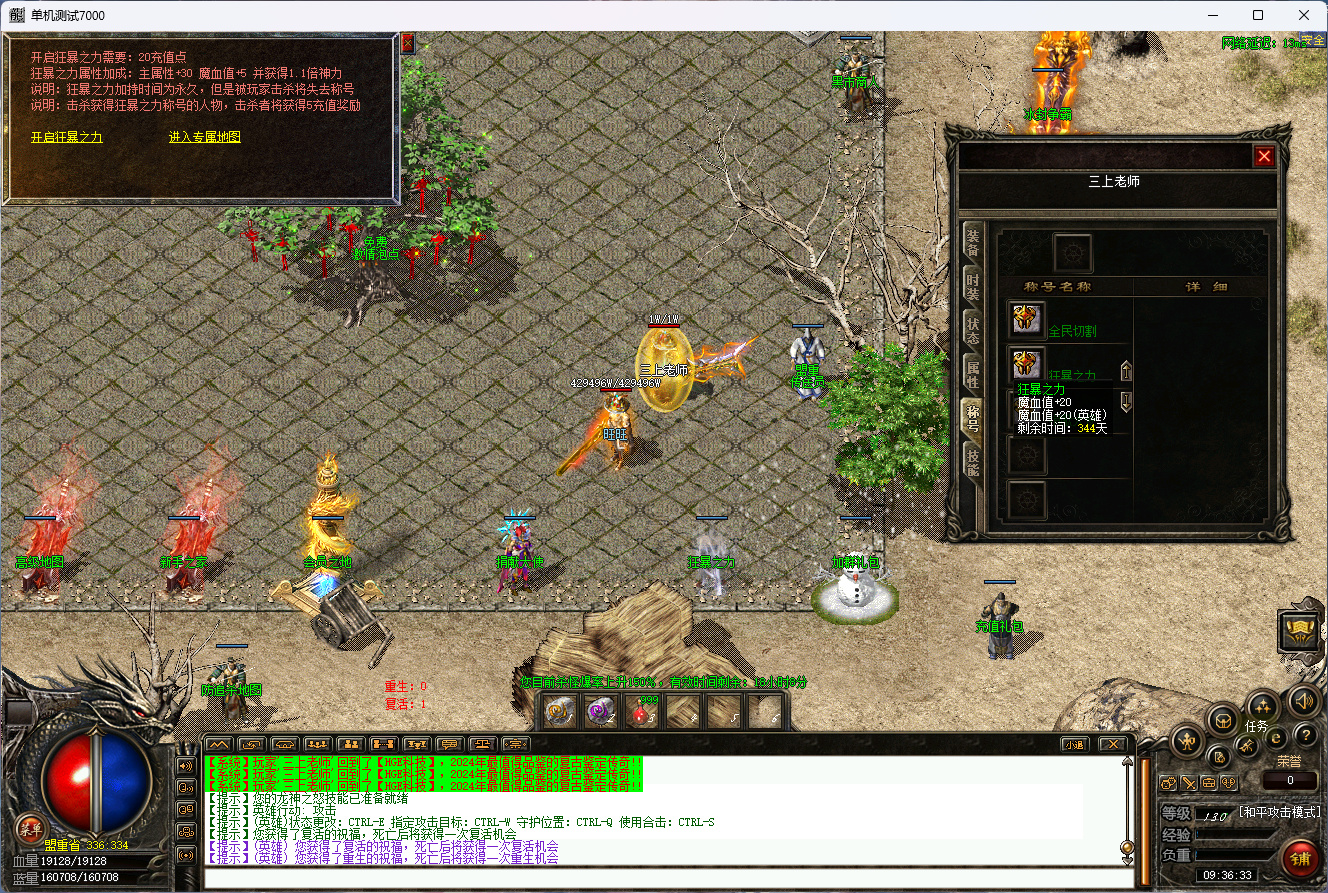Close the 狂暴之力 dialogue box
Image resolution: width=1328 pixels, height=893 pixels.
407,44
